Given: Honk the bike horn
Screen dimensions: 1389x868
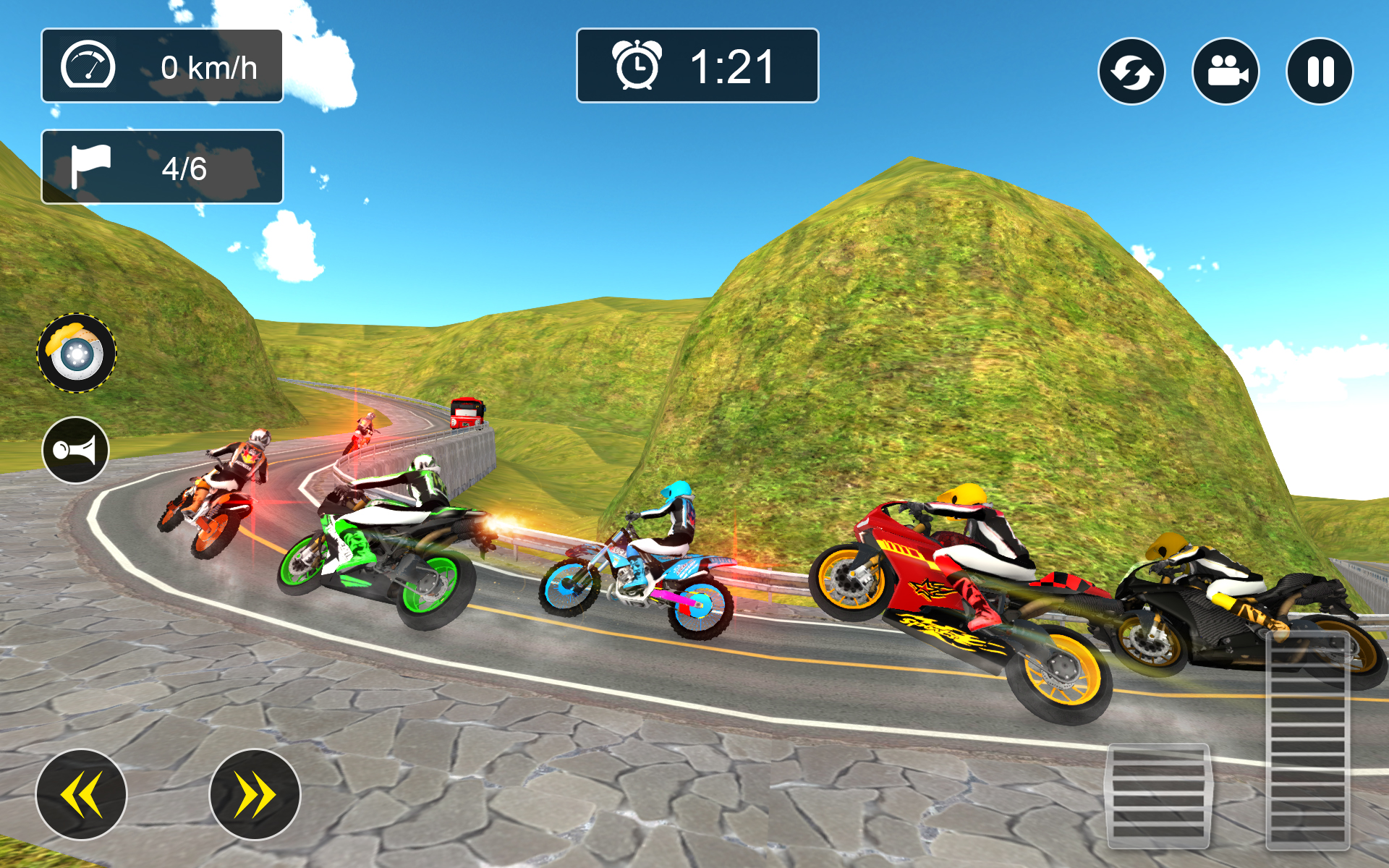Looking at the screenshot, I should (x=77, y=450).
